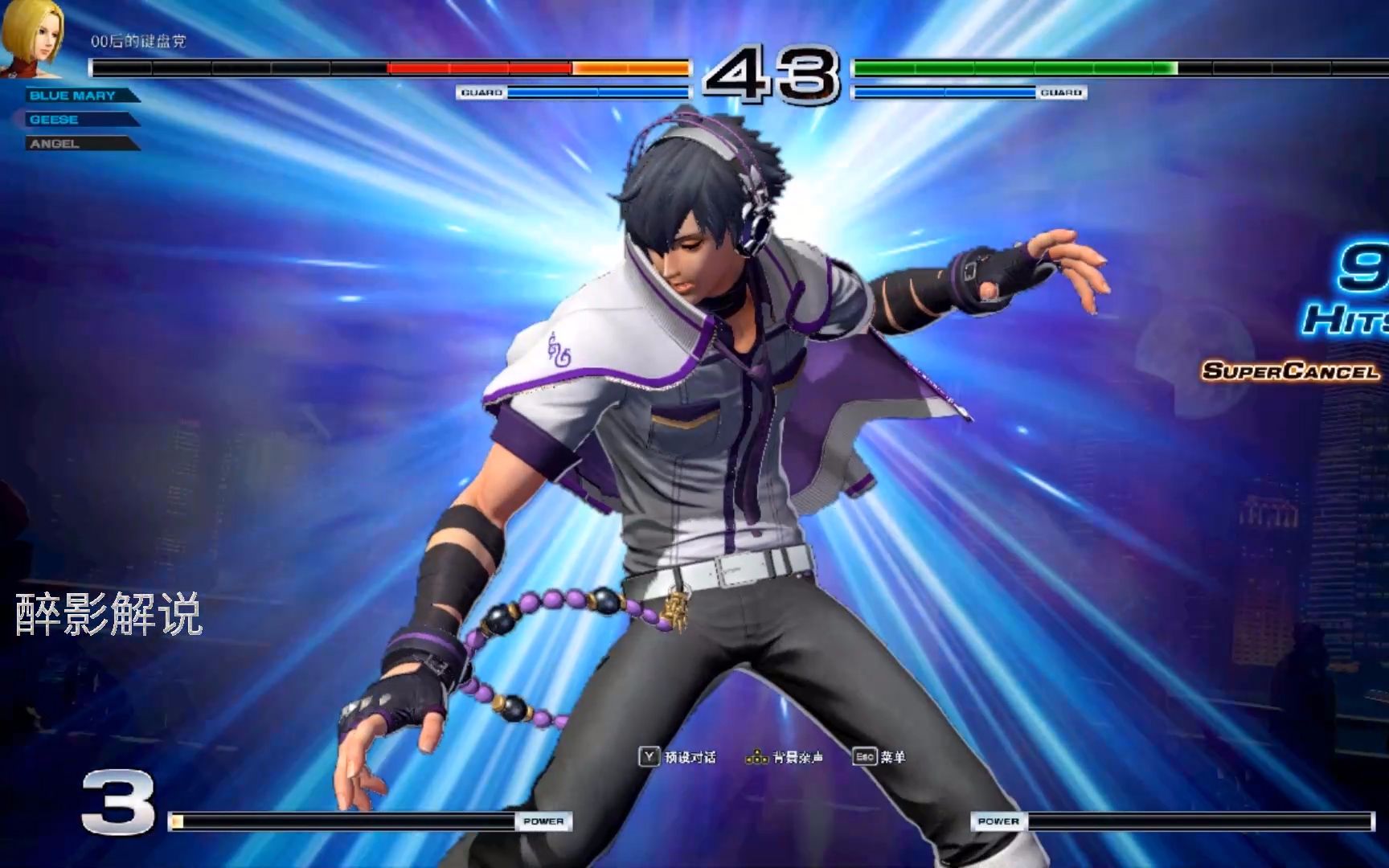
Task: Click the Blue Mary character portrait
Action: 32,36
